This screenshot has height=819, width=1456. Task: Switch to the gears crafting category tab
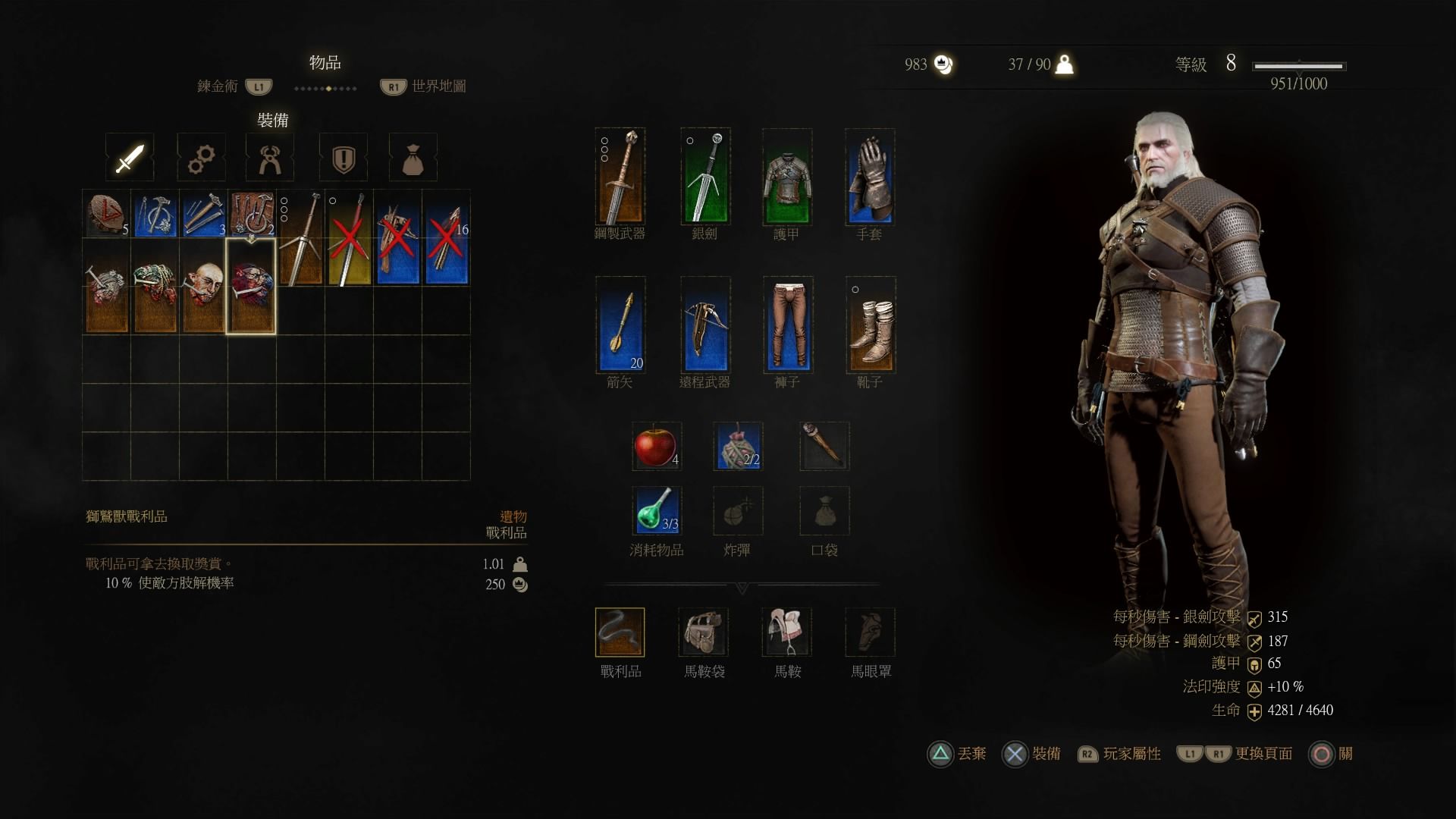201,158
